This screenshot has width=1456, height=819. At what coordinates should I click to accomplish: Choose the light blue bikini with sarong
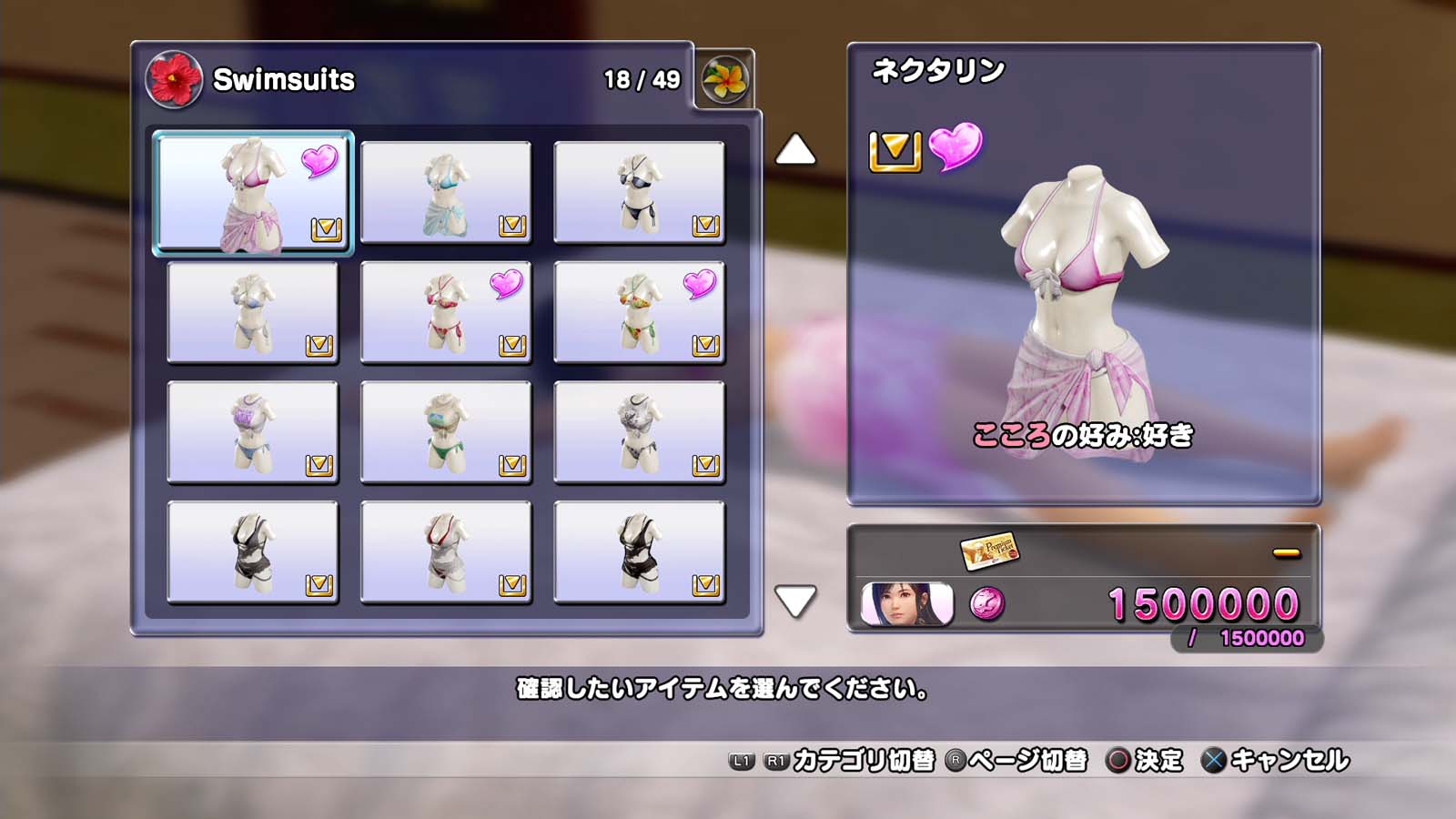tap(446, 193)
